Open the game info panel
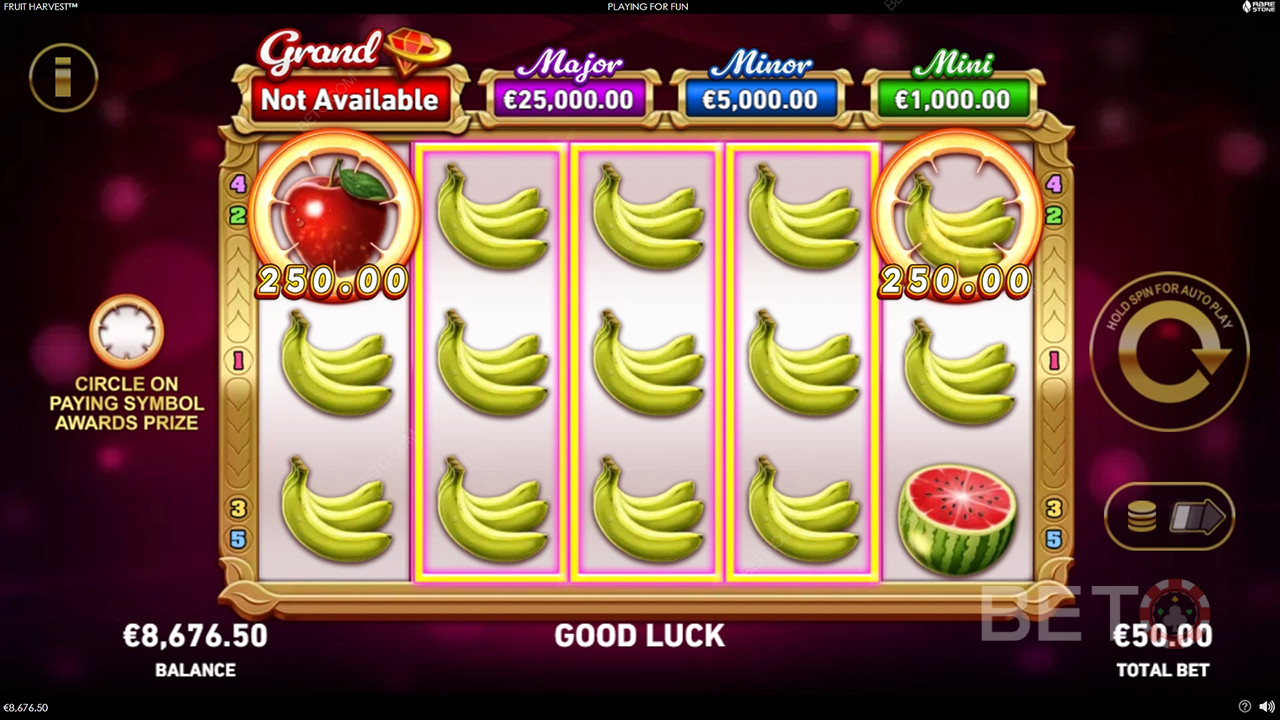Viewport: 1280px width, 720px height. click(x=63, y=77)
